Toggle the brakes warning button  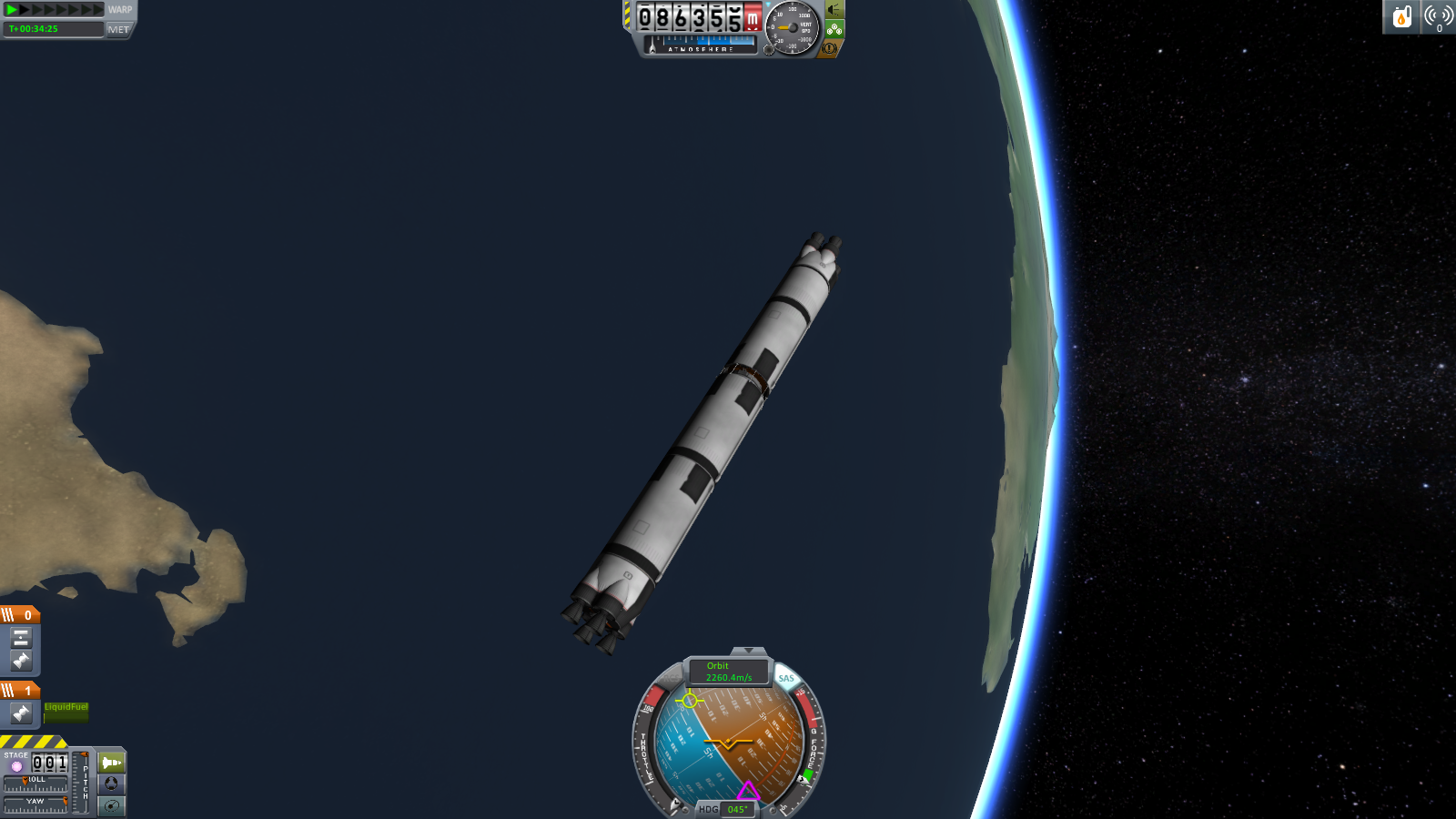[x=829, y=48]
